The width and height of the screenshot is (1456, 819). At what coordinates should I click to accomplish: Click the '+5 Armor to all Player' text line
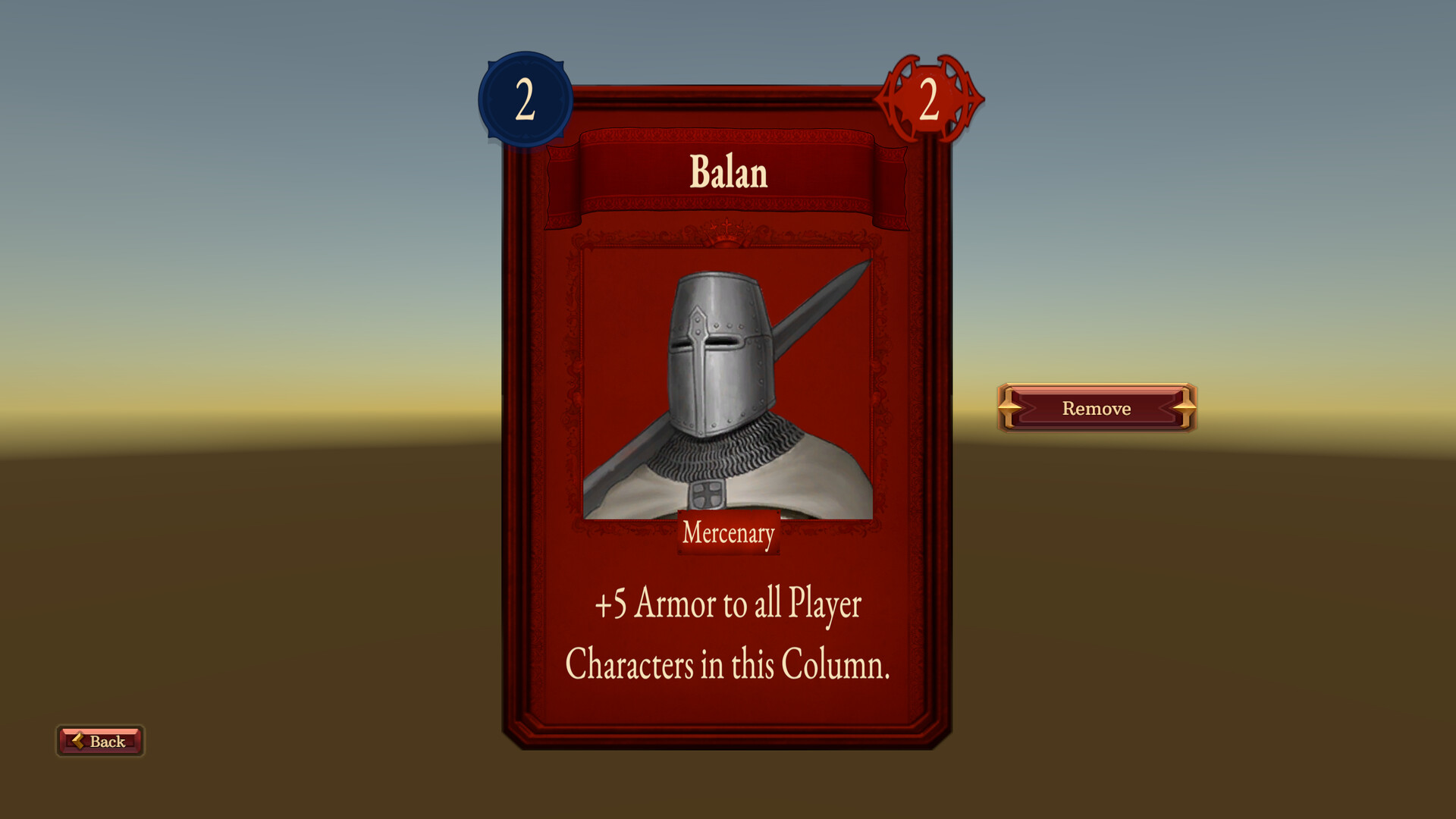pos(726,604)
